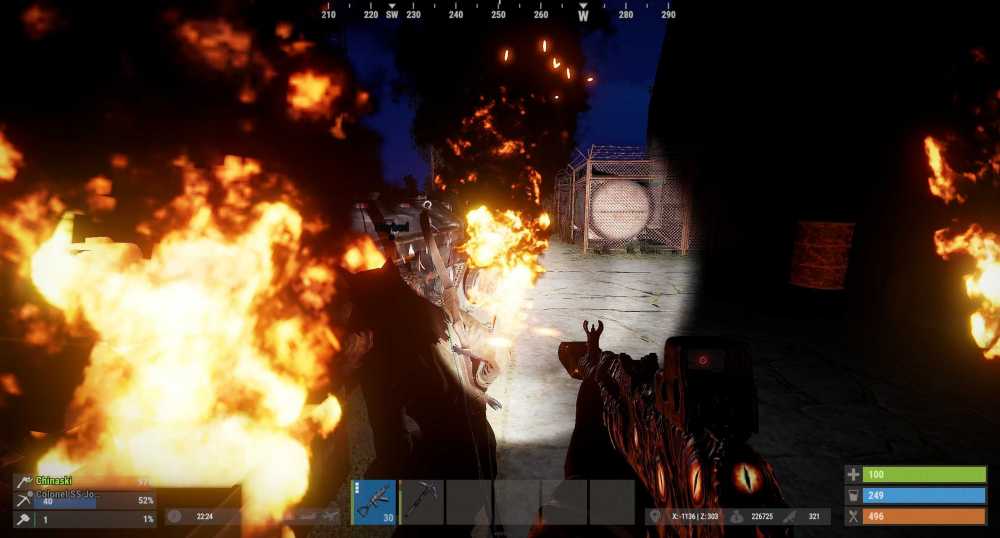
Task: Click the map pin coordinates icon
Action: [x=656, y=517]
